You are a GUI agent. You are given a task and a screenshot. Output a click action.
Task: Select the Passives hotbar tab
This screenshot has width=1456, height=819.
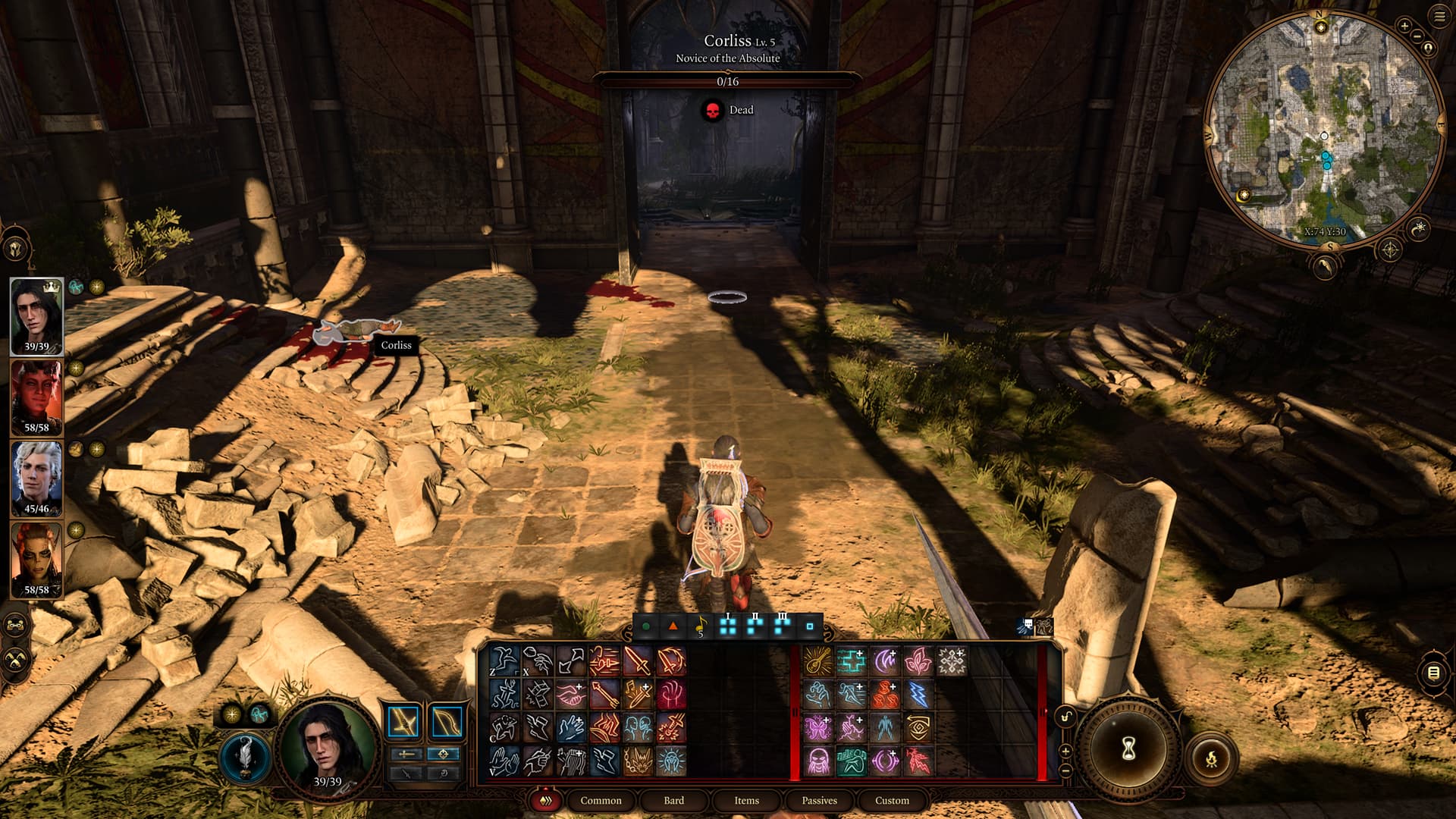[819, 800]
